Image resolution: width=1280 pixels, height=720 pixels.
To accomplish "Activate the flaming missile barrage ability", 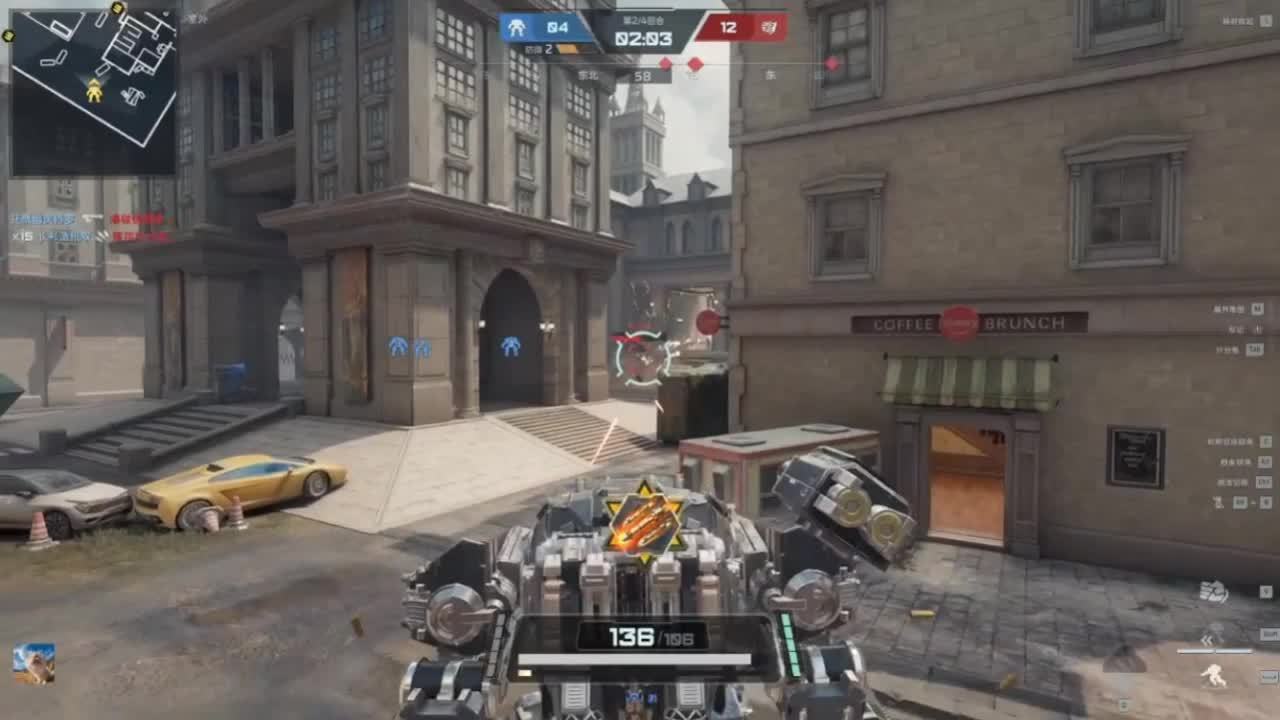I will [x=645, y=520].
